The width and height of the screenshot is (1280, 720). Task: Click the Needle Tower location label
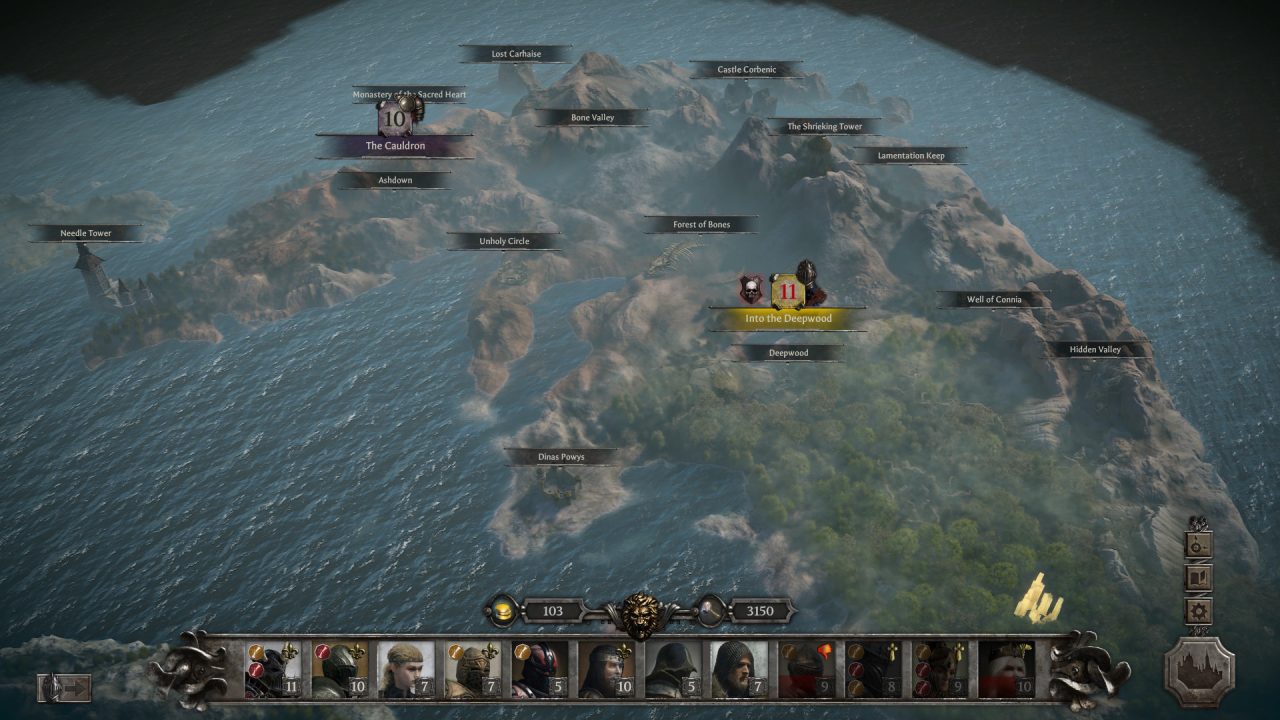86,233
